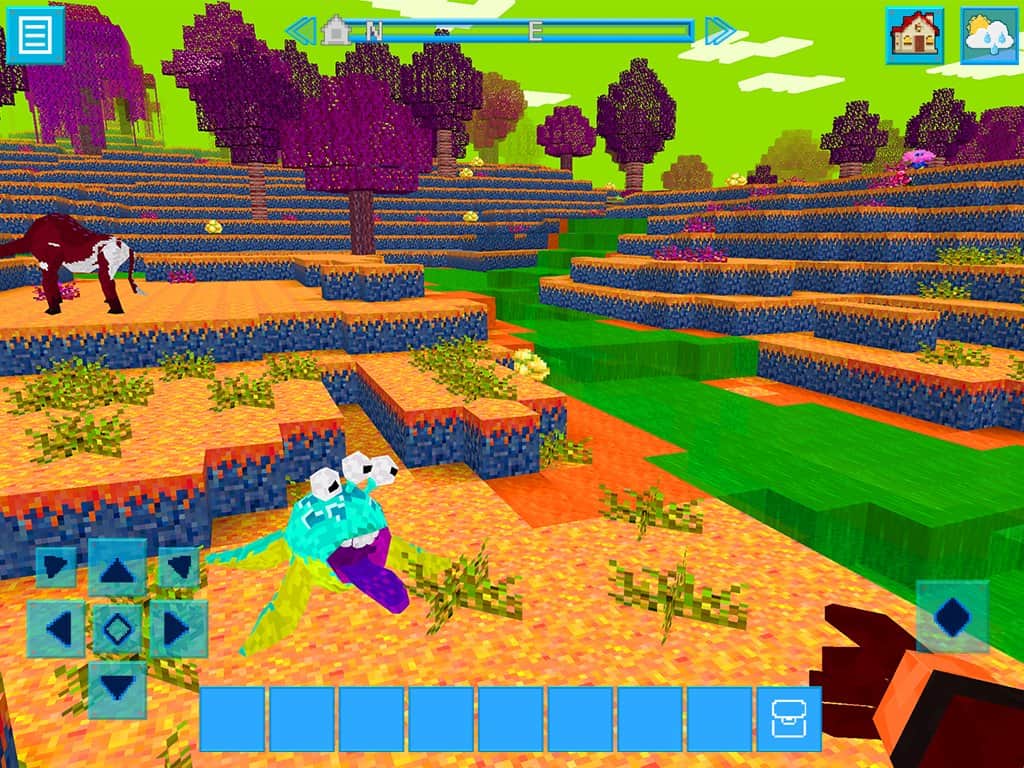The width and height of the screenshot is (1024, 768).
Task: Click the compass bar's left double arrow
Action: pos(300,31)
